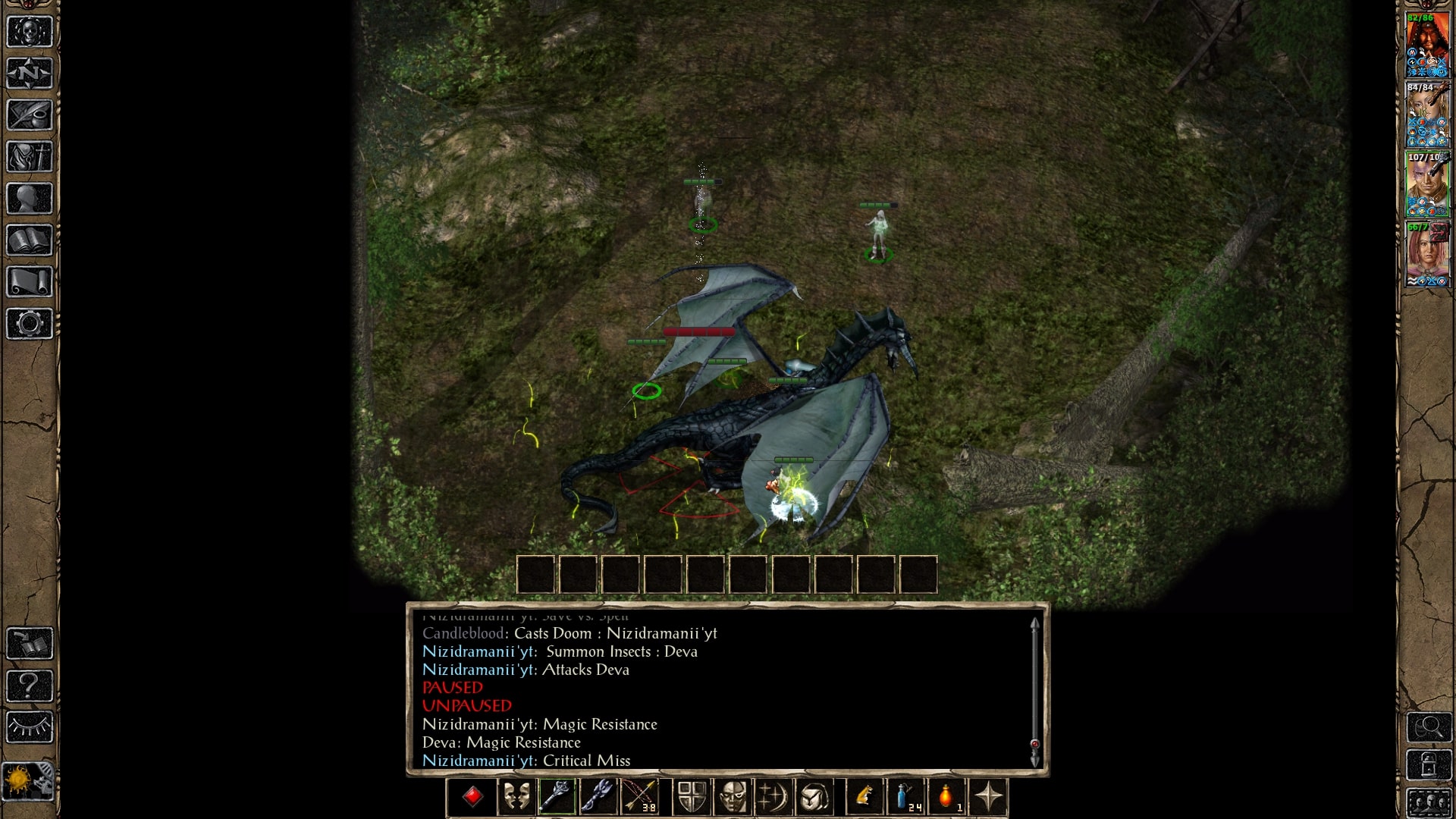1456x819 pixels.
Task: Choose the guard shield action
Action: (691, 797)
